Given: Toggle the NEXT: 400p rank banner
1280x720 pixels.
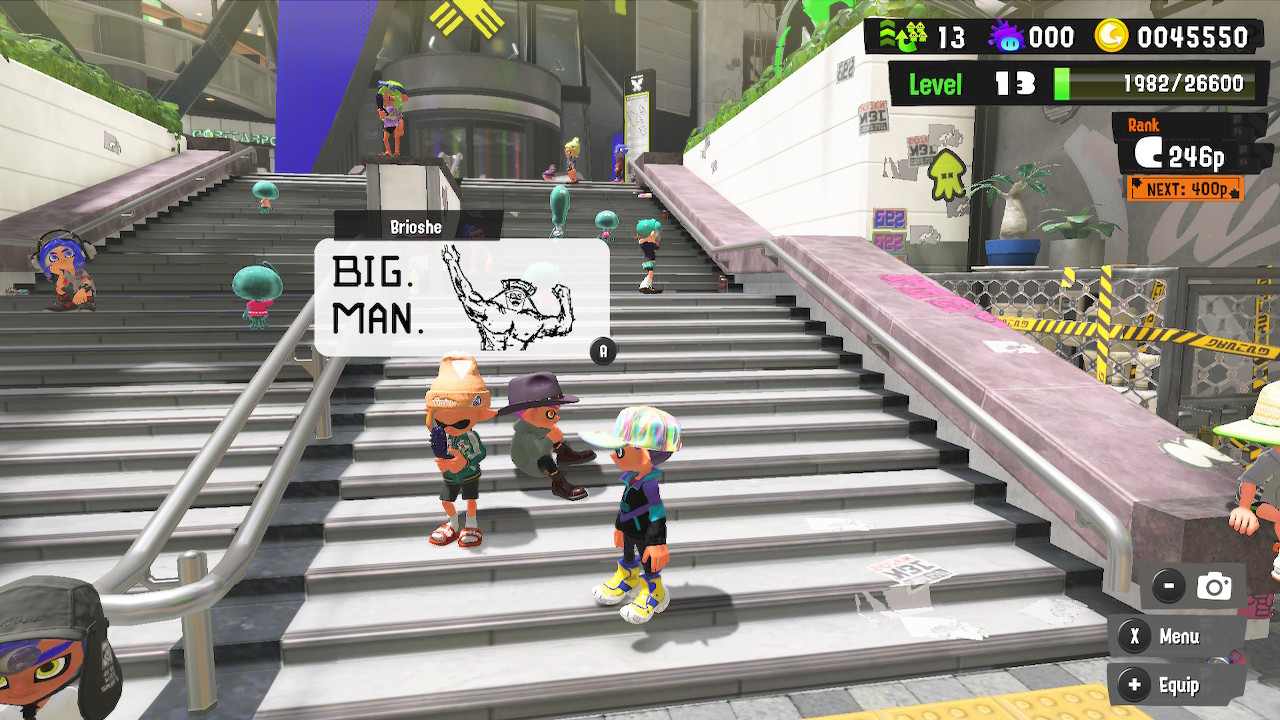Looking at the screenshot, I should pos(1186,189).
